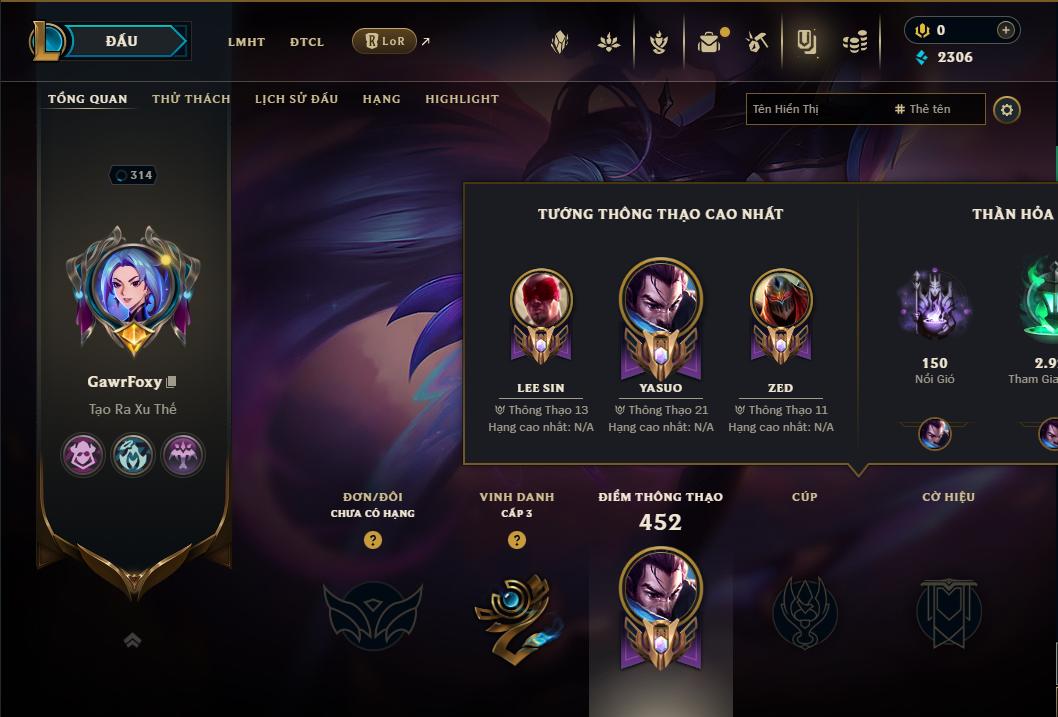This screenshot has height=717, width=1058.
Task: Click the Tên Hiển Thị search field
Action: 815,109
